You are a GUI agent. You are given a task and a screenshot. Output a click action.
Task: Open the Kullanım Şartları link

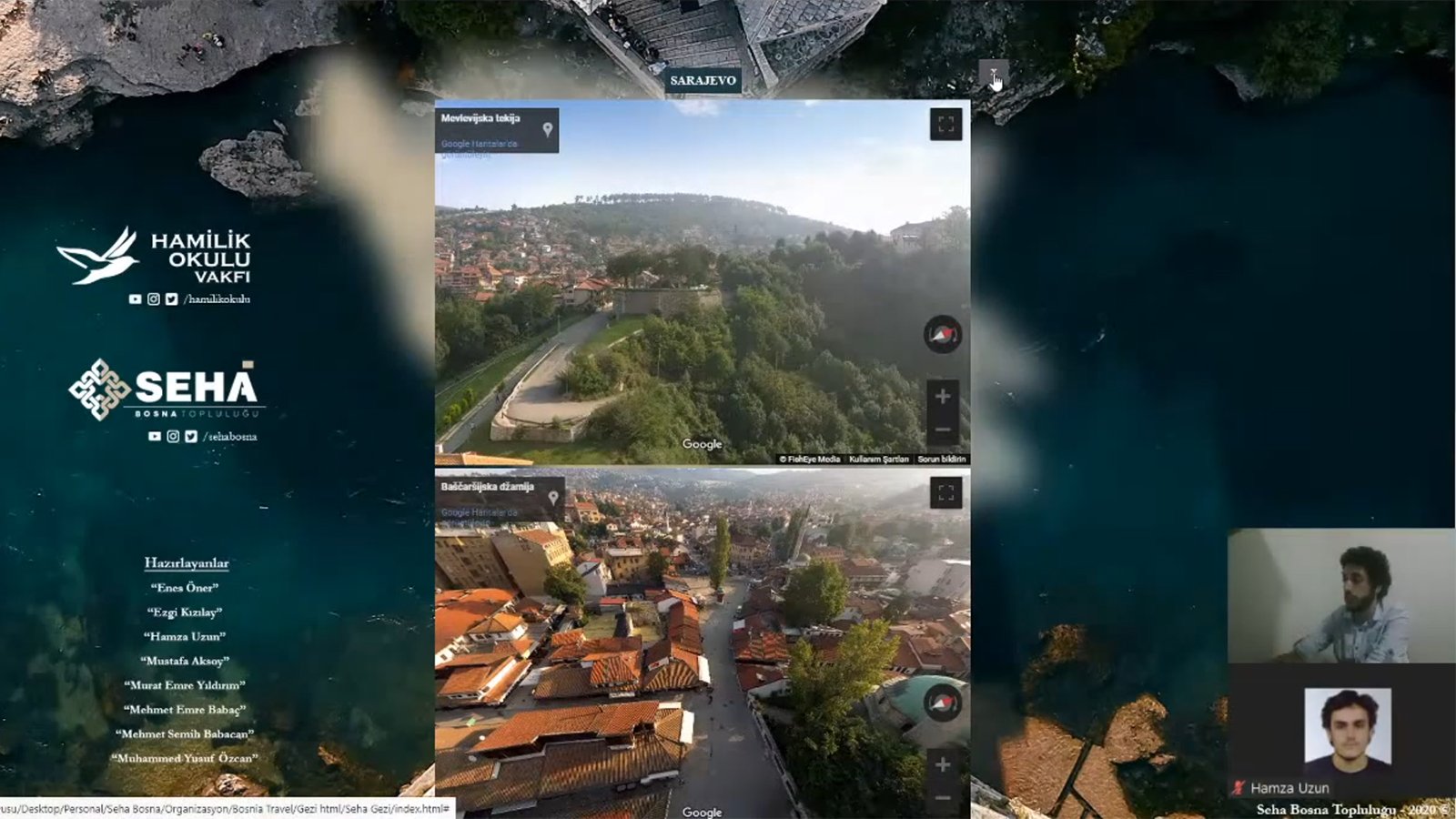point(878,460)
